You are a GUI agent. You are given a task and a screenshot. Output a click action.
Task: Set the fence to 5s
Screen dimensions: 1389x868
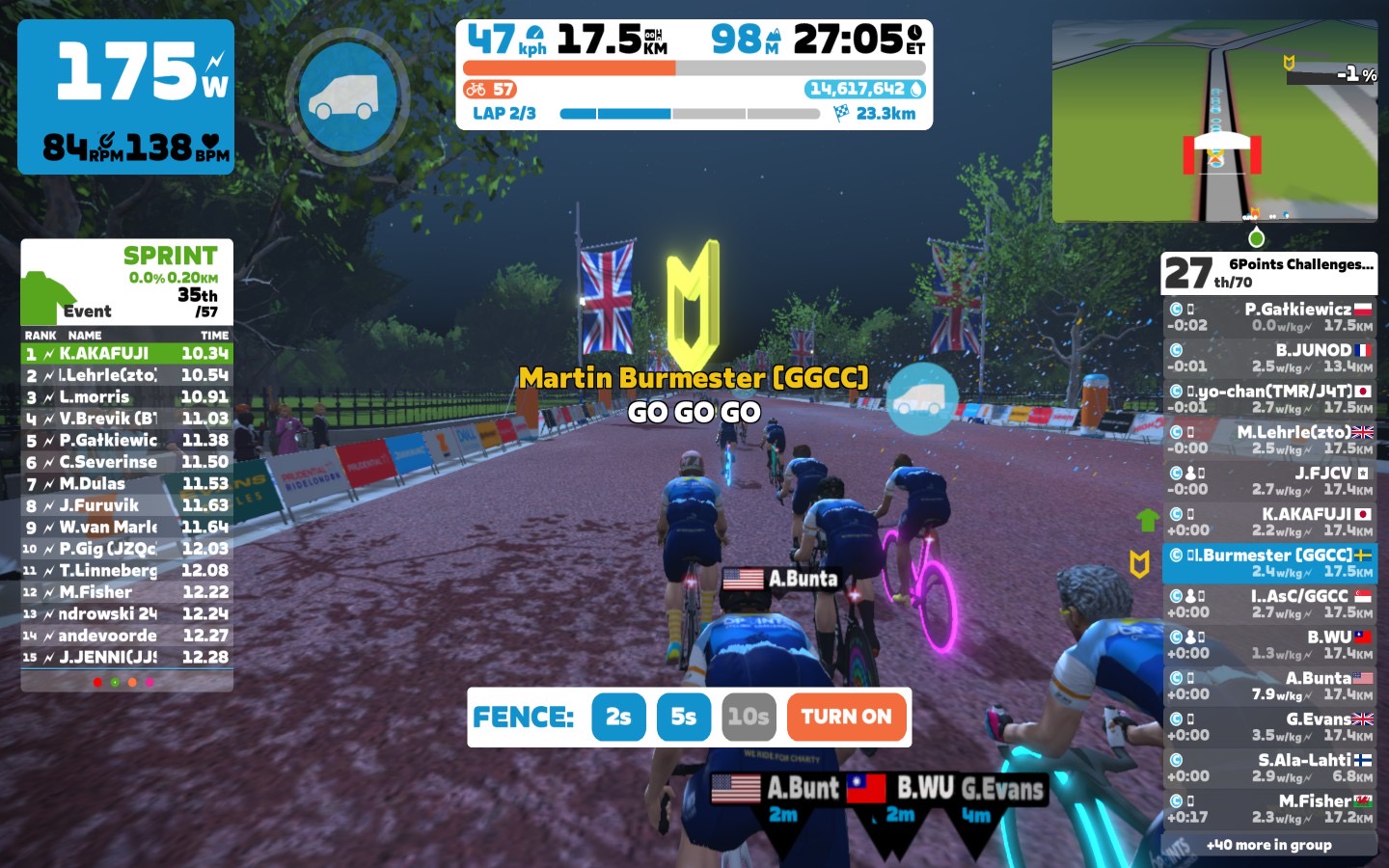[x=683, y=717]
